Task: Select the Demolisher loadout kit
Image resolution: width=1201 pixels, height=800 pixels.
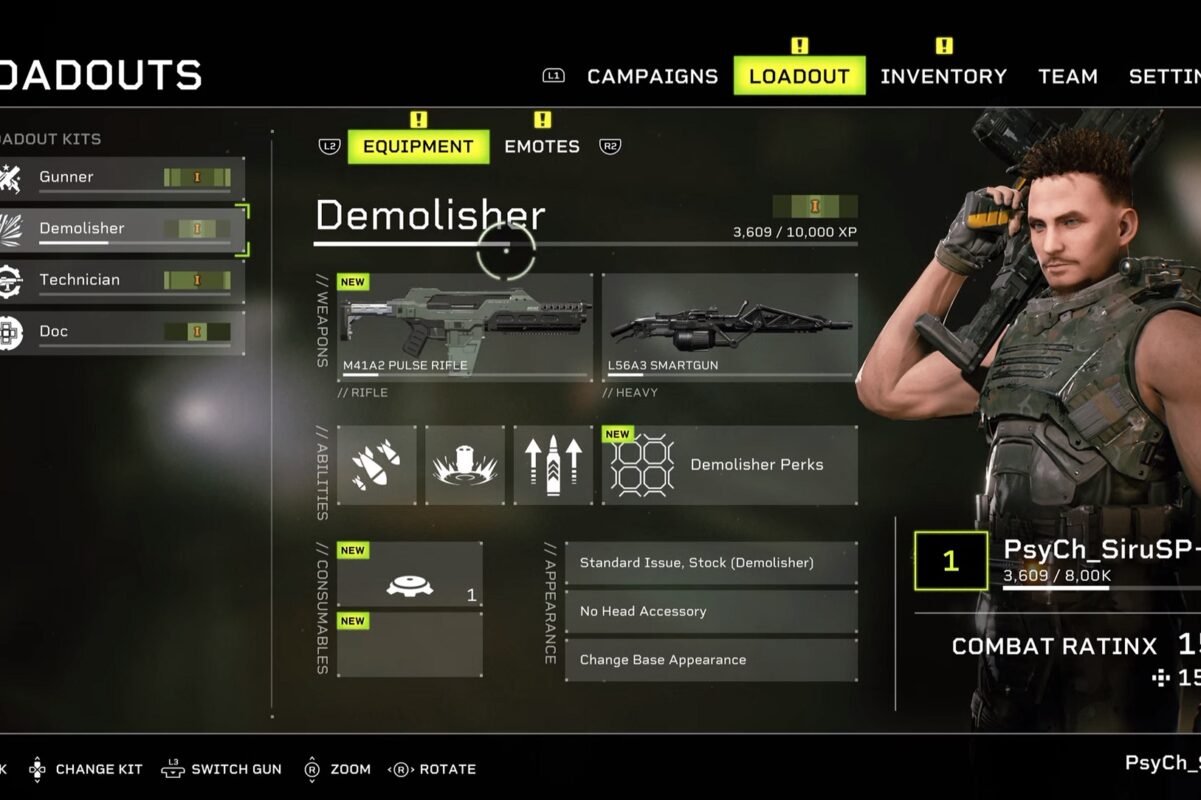Action: tap(122, 229)
